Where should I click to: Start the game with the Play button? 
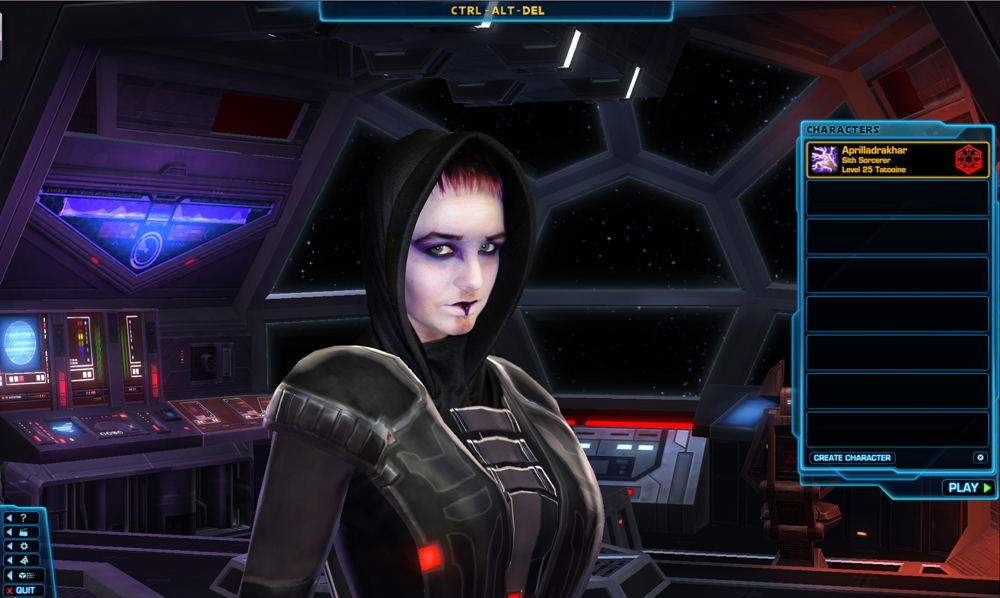point(968,488)
